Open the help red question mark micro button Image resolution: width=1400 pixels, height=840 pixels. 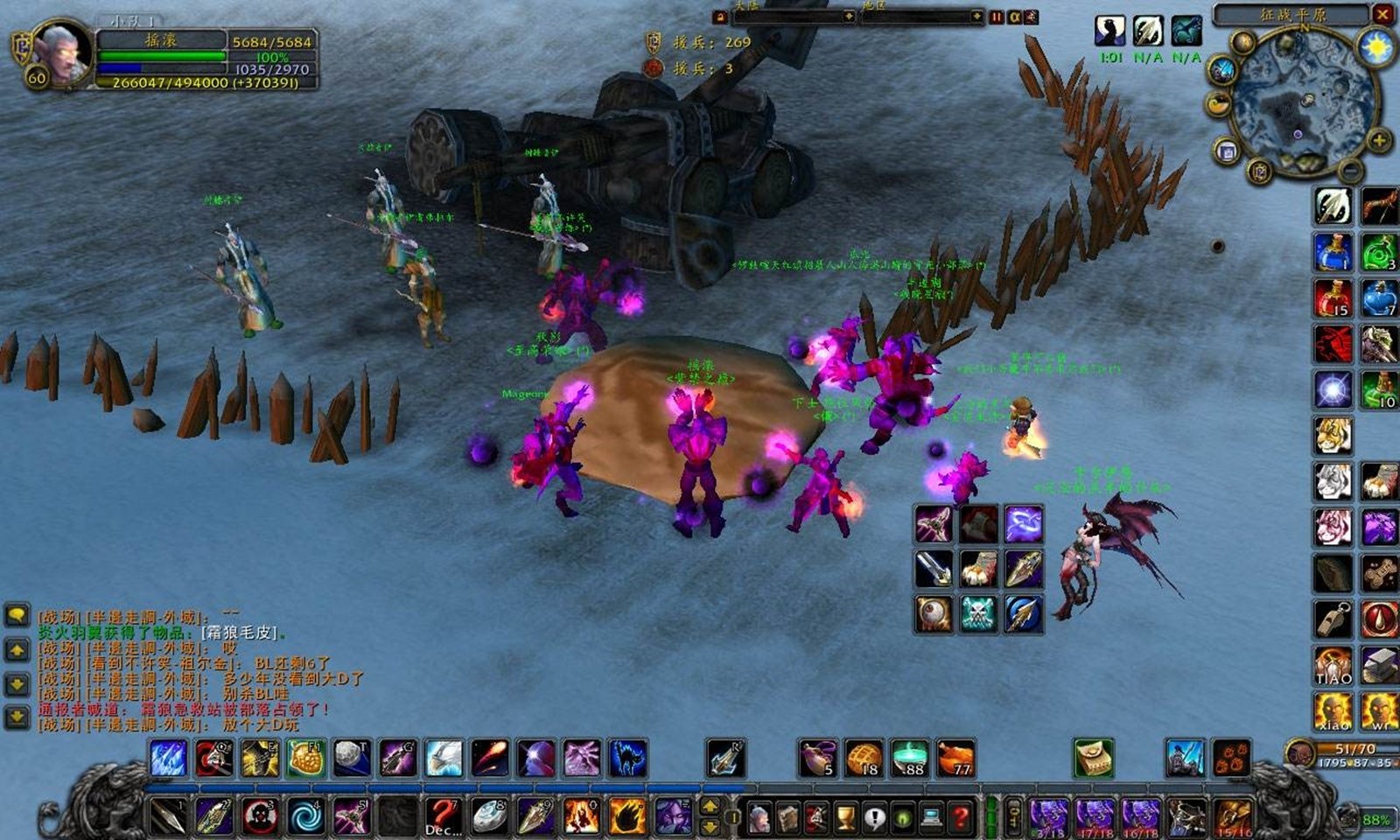(x=961, y=818)
